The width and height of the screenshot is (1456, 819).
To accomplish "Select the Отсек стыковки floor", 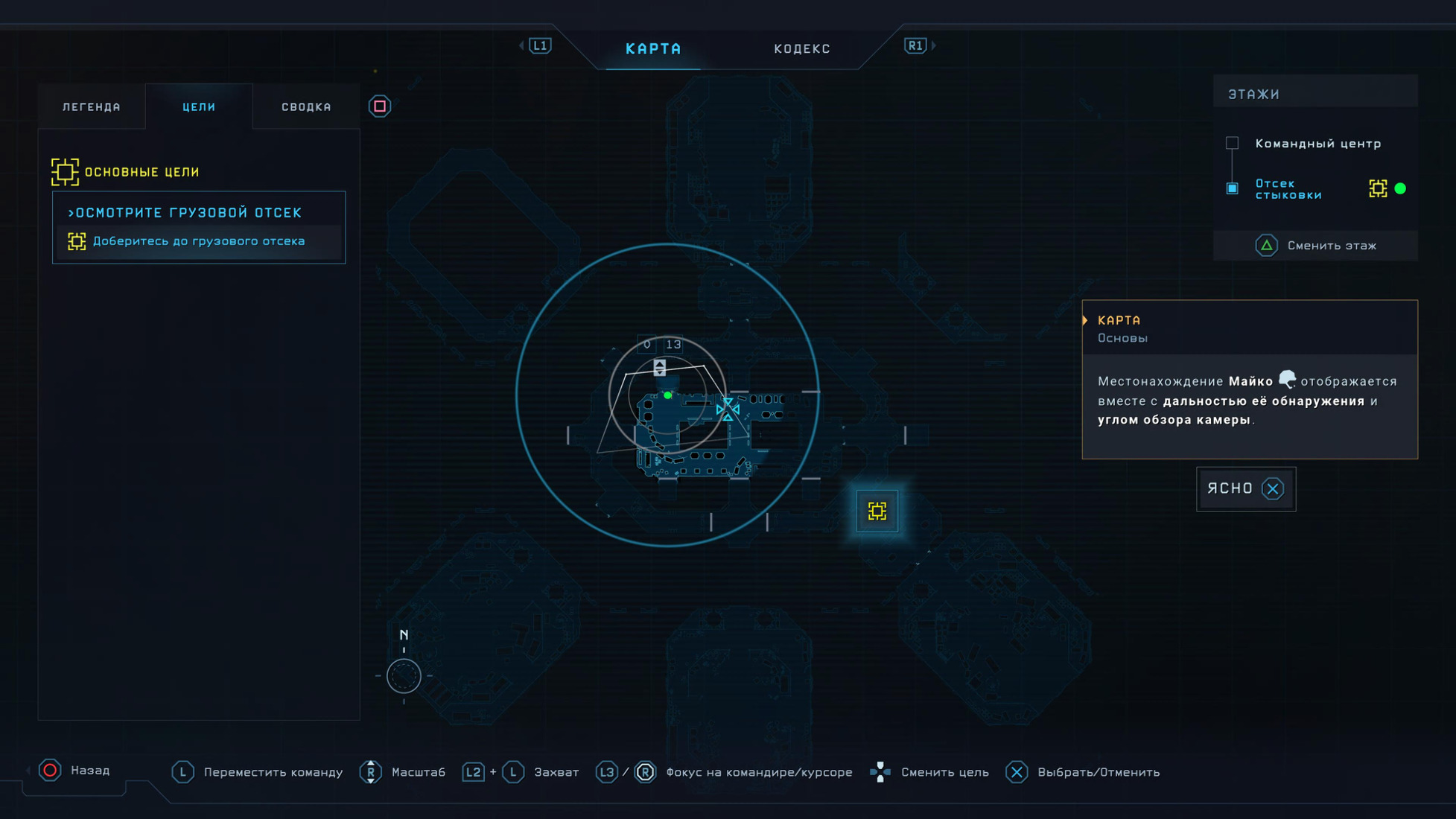I will pos(1288,189).
